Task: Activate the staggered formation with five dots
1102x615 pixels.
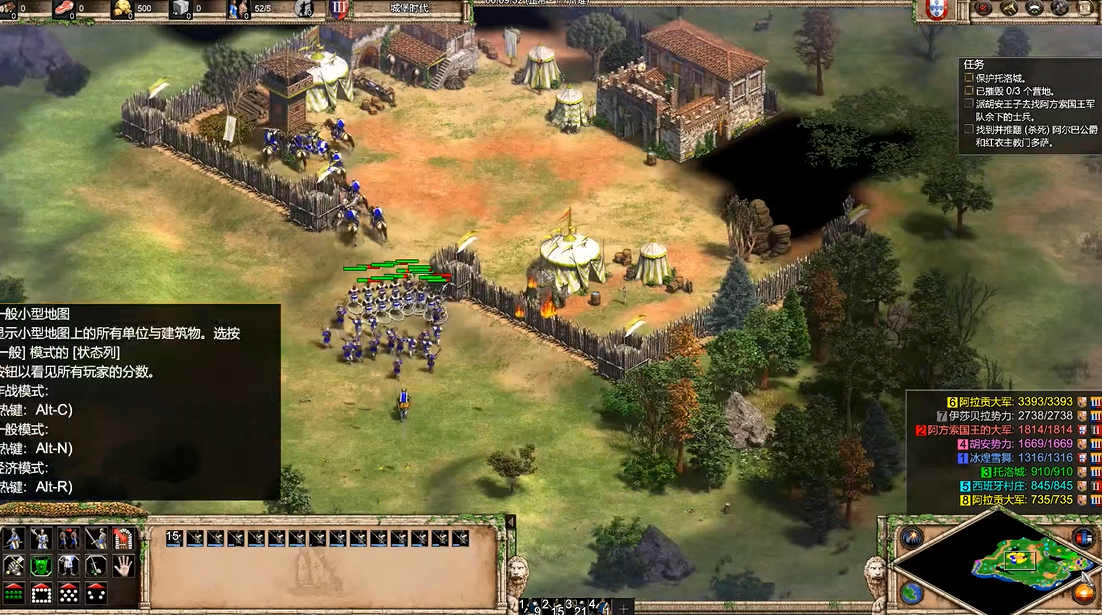Action: click(x=68, y=593)
